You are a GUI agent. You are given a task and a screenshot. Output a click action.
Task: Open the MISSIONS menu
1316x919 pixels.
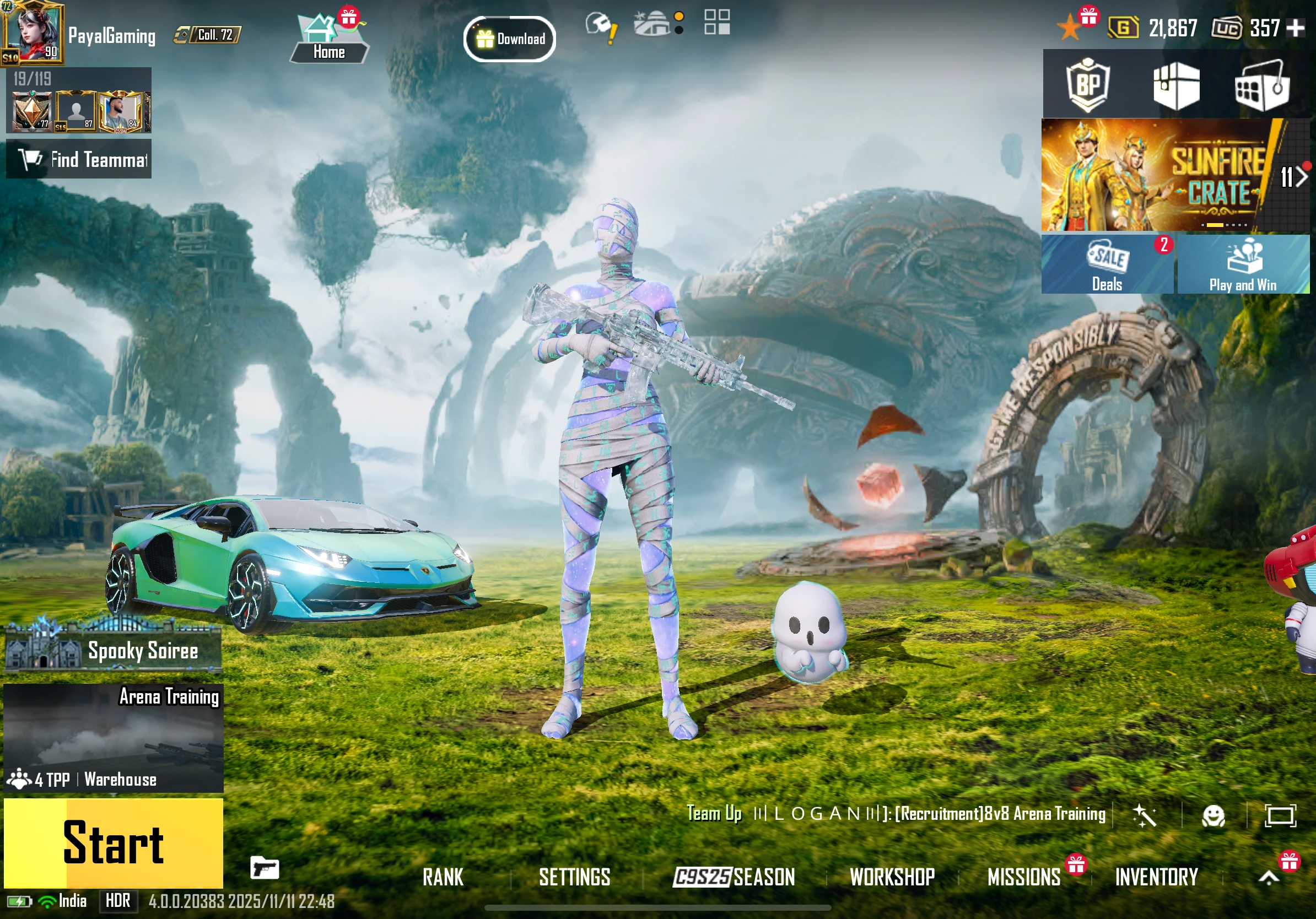tap(1024, 877)
